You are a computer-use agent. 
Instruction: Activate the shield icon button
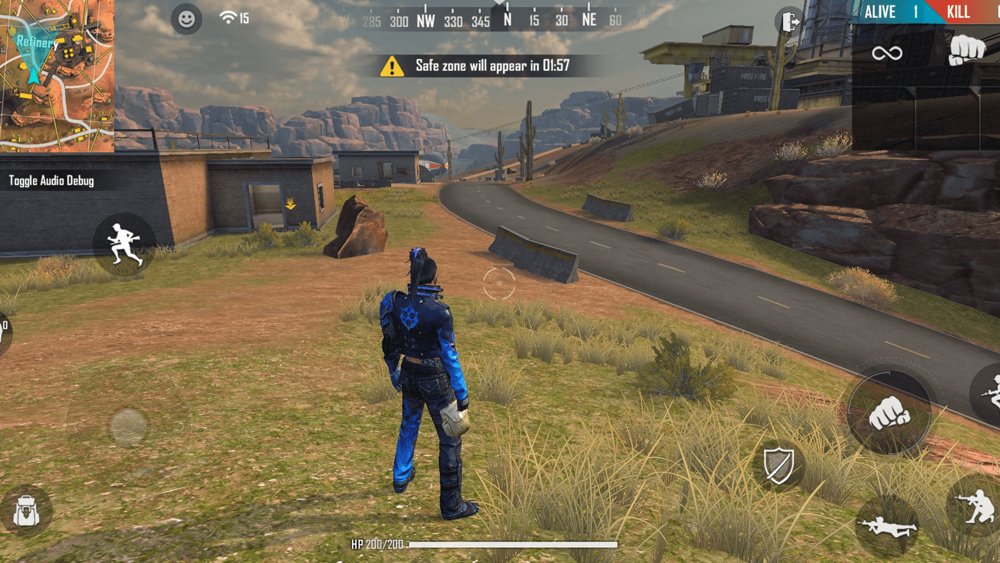click(778, 465)
